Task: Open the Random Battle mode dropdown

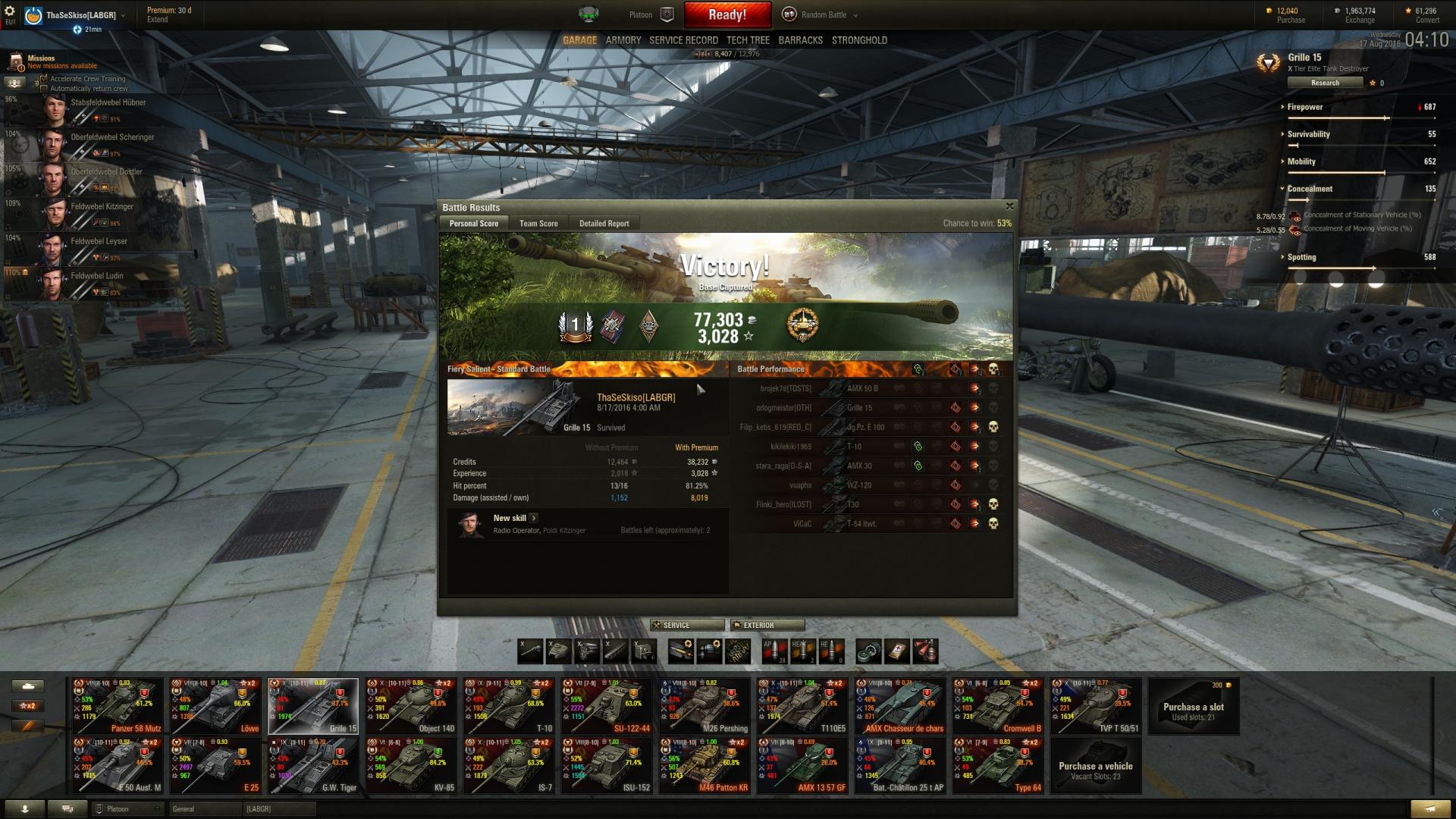Action: (x=824, y=14)
